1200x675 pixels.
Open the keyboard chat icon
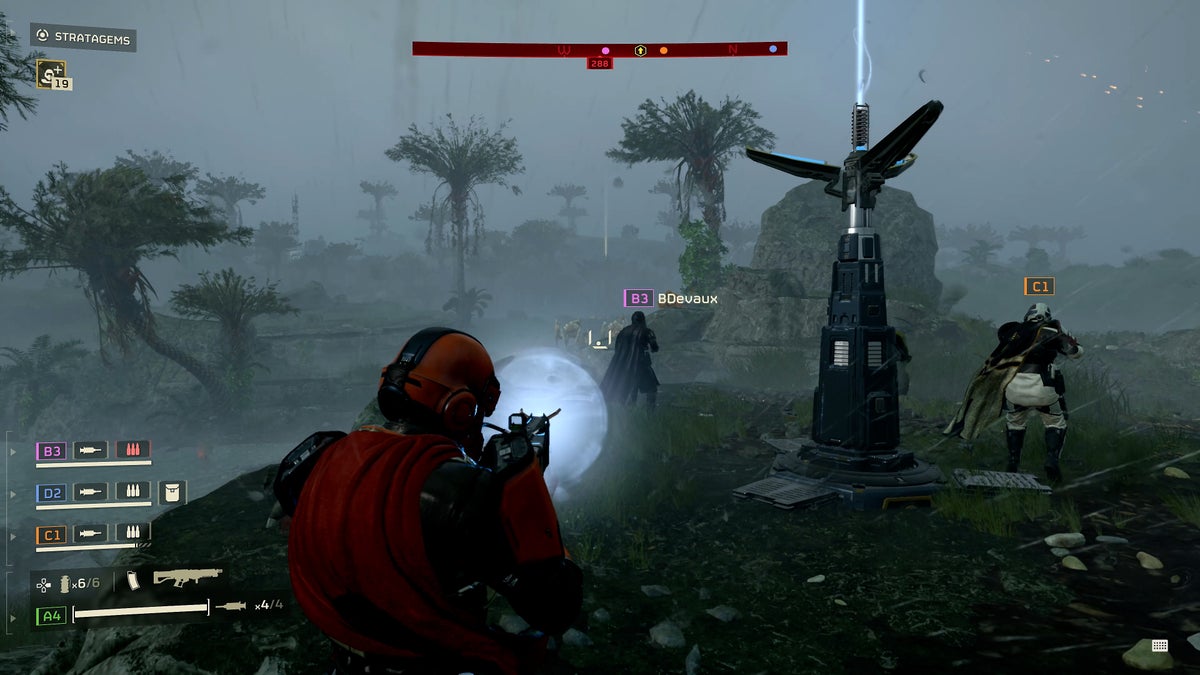tap(1159, 645)
